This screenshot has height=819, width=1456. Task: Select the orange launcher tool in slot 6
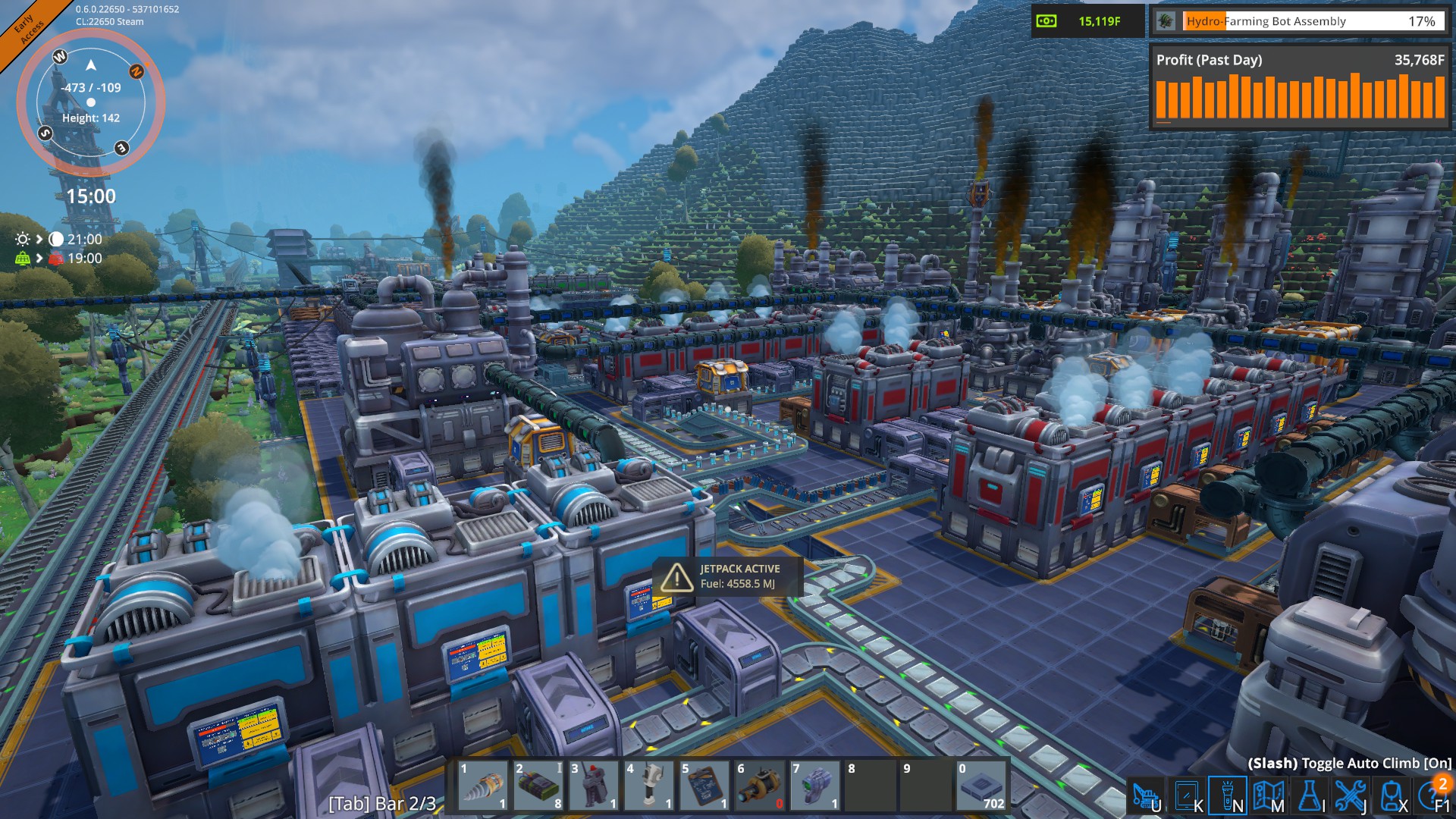pyautogui.click(x=760, y=786)
